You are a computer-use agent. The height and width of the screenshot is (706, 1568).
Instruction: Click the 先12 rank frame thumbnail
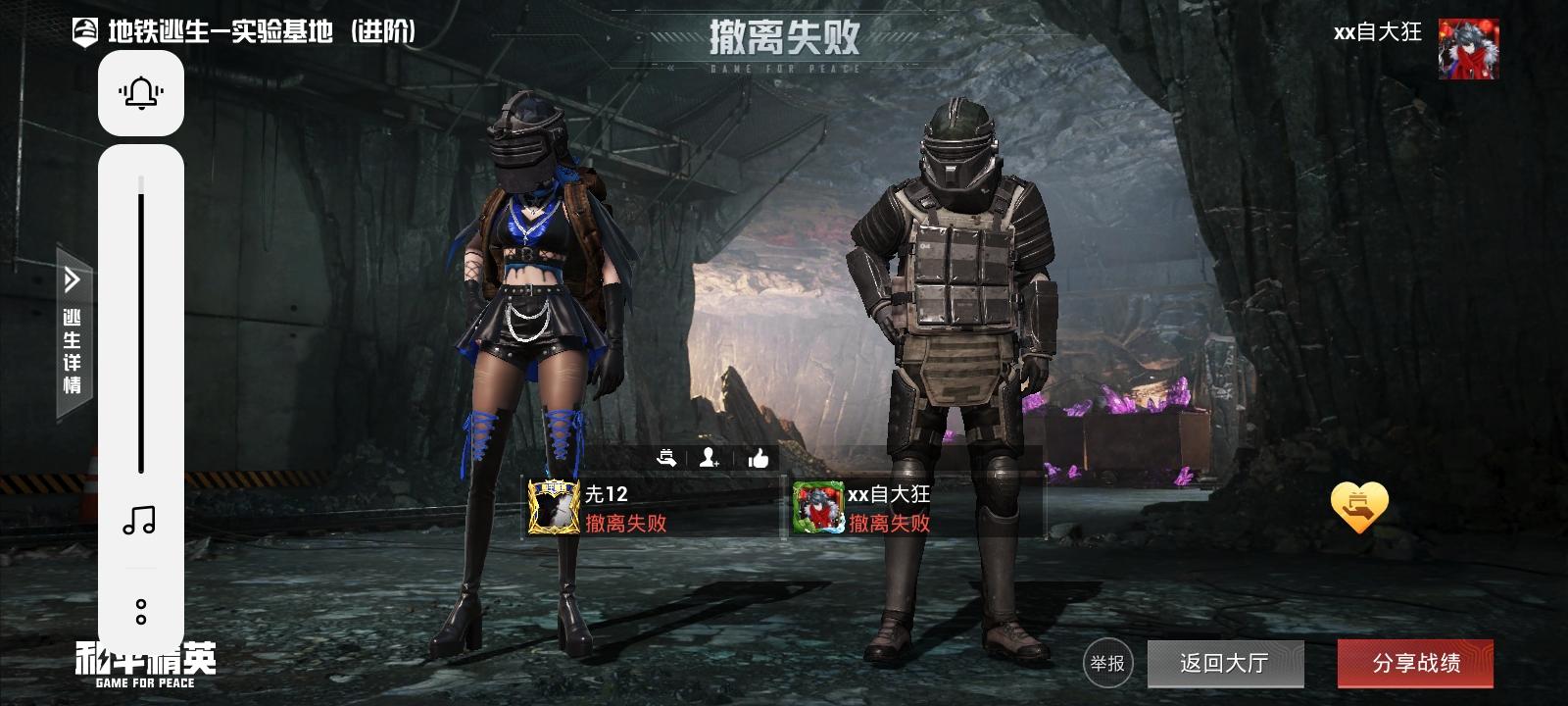(551, 509)
